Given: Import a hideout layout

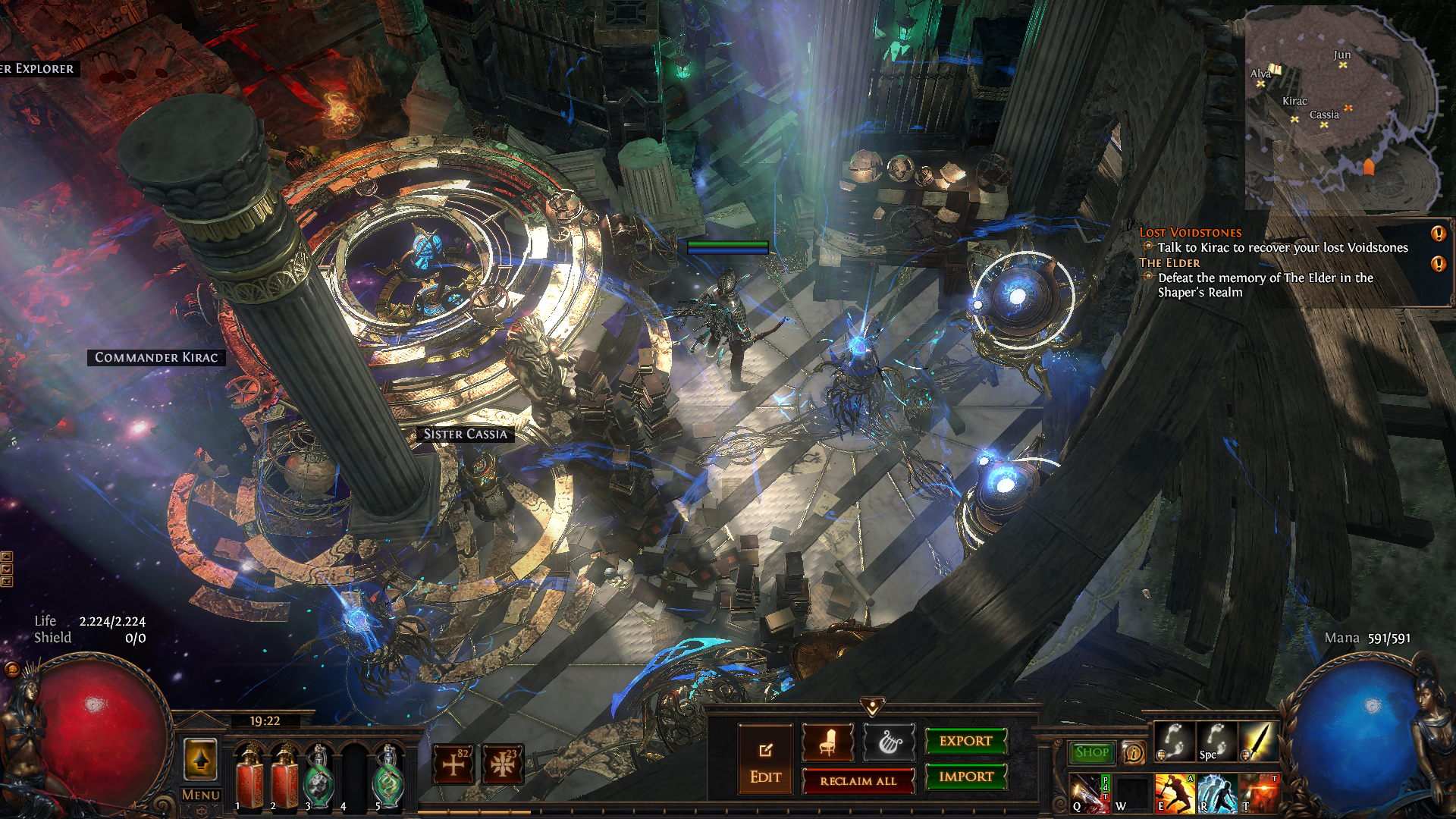Looking at the screenshot, I should pos(965,777).
